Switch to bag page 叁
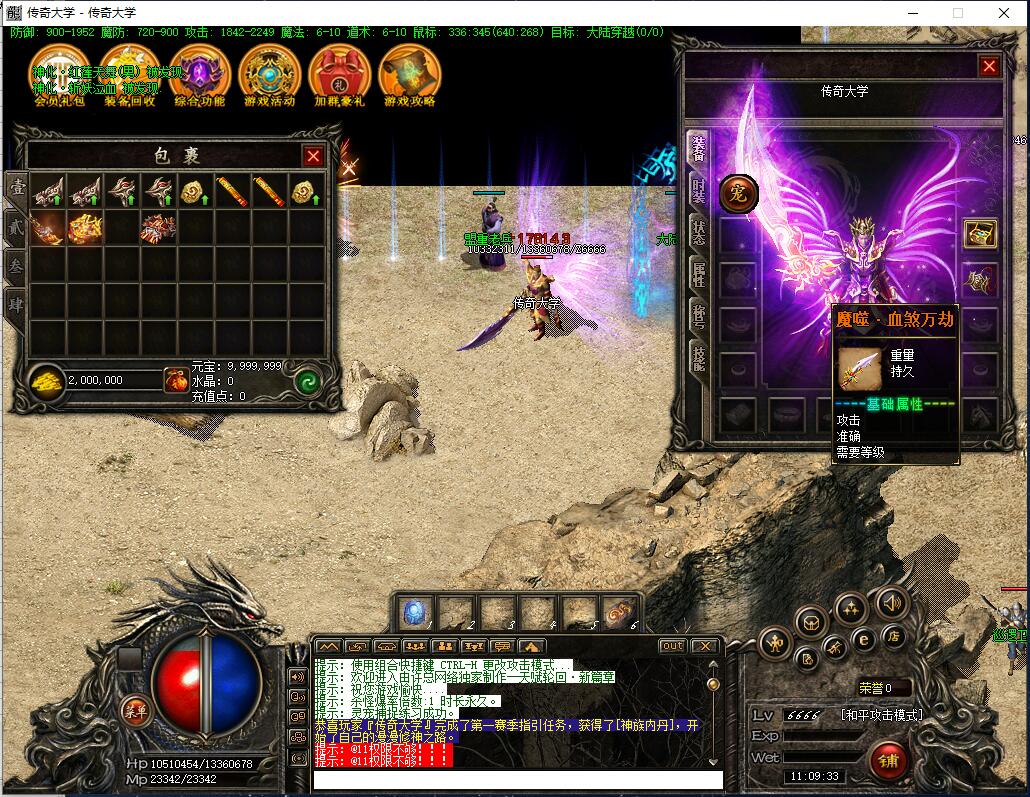This screenshot has width=1030, height=797. click(17, 264)
